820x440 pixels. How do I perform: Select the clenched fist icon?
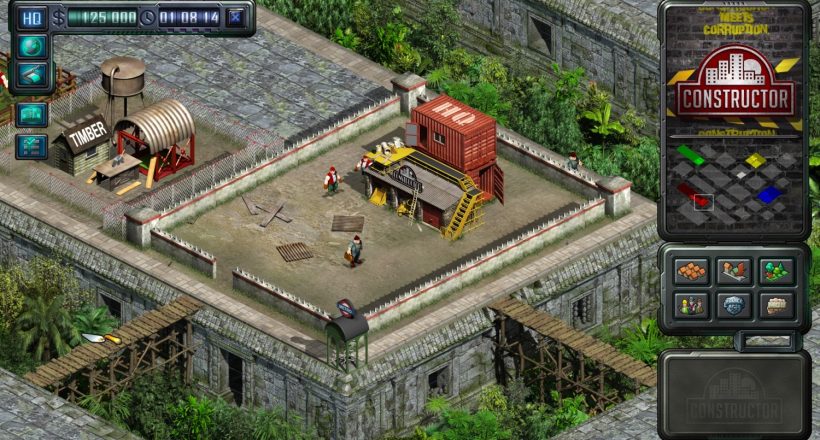click(x=776, y=305)
